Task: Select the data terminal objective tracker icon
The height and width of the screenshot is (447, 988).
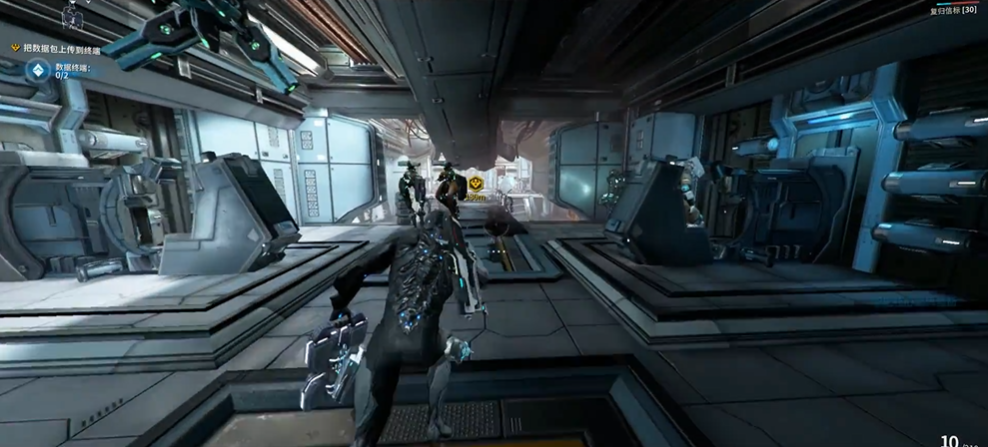Action: point(37,70)
